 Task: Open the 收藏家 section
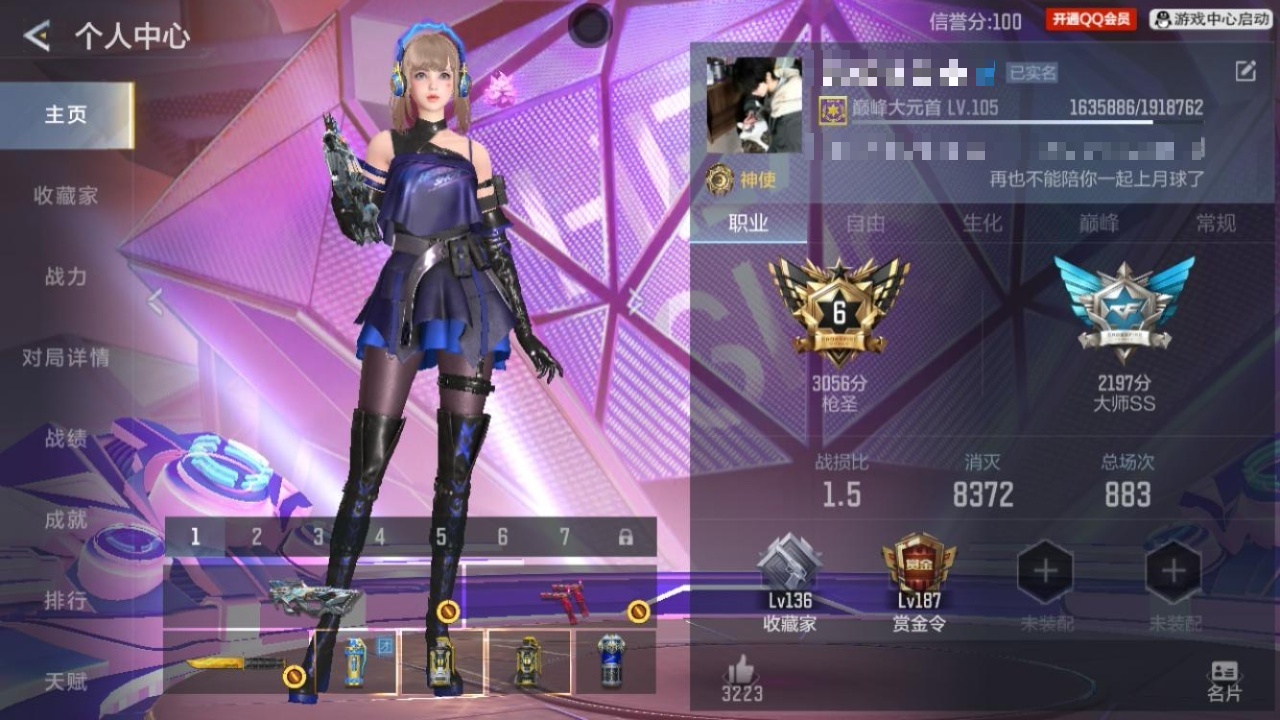point(66,196)
